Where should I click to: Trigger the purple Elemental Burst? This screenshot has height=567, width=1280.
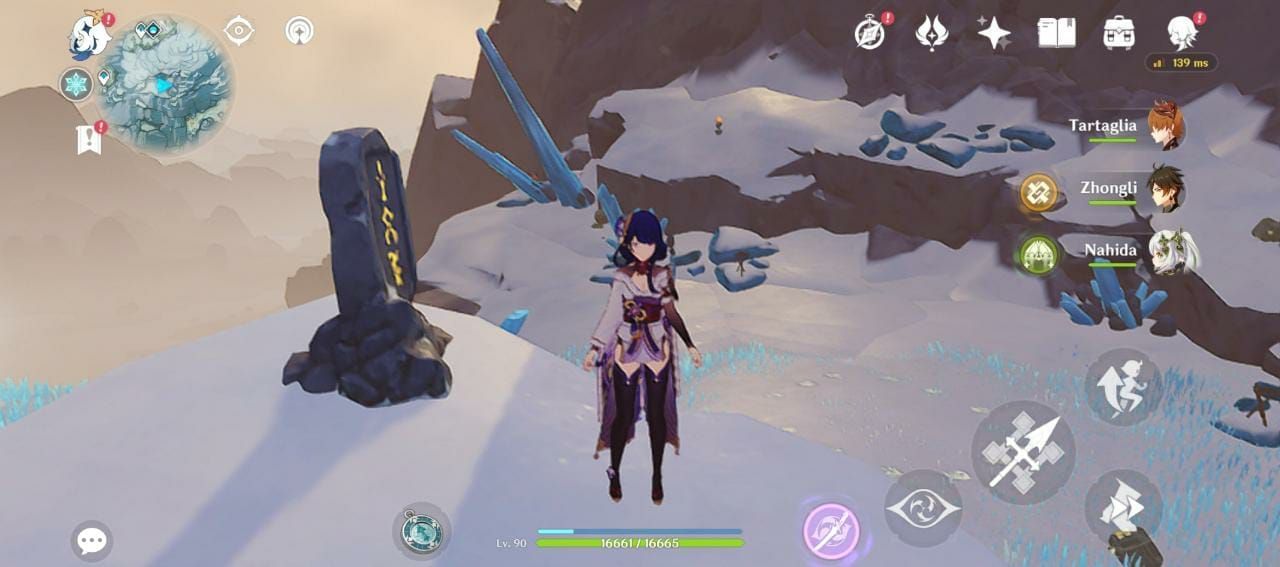tap(832, 531)
